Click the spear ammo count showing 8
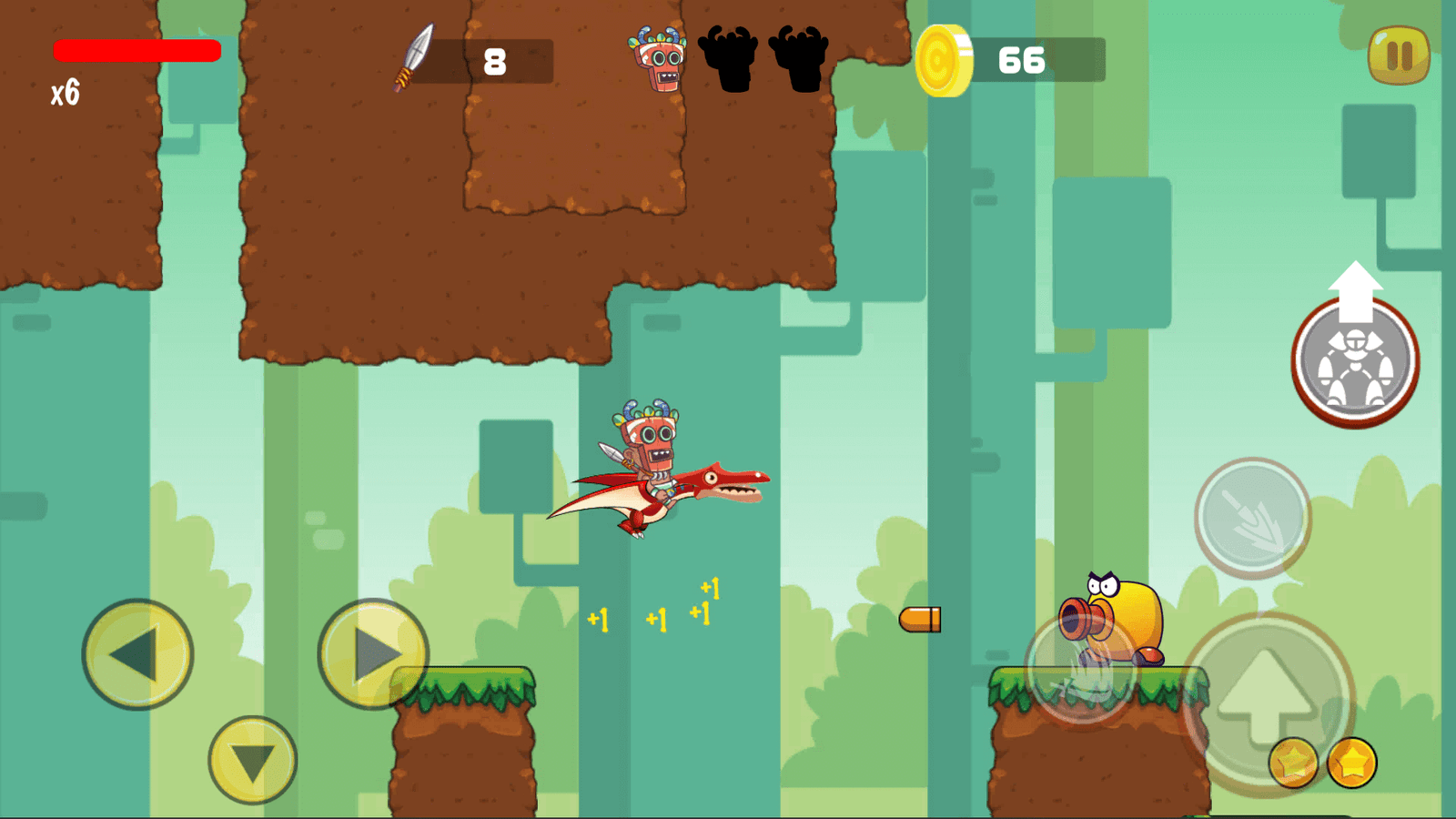The width and height of the screenshot is (1456, 819). pyautogui.click(x=493, y=60)
